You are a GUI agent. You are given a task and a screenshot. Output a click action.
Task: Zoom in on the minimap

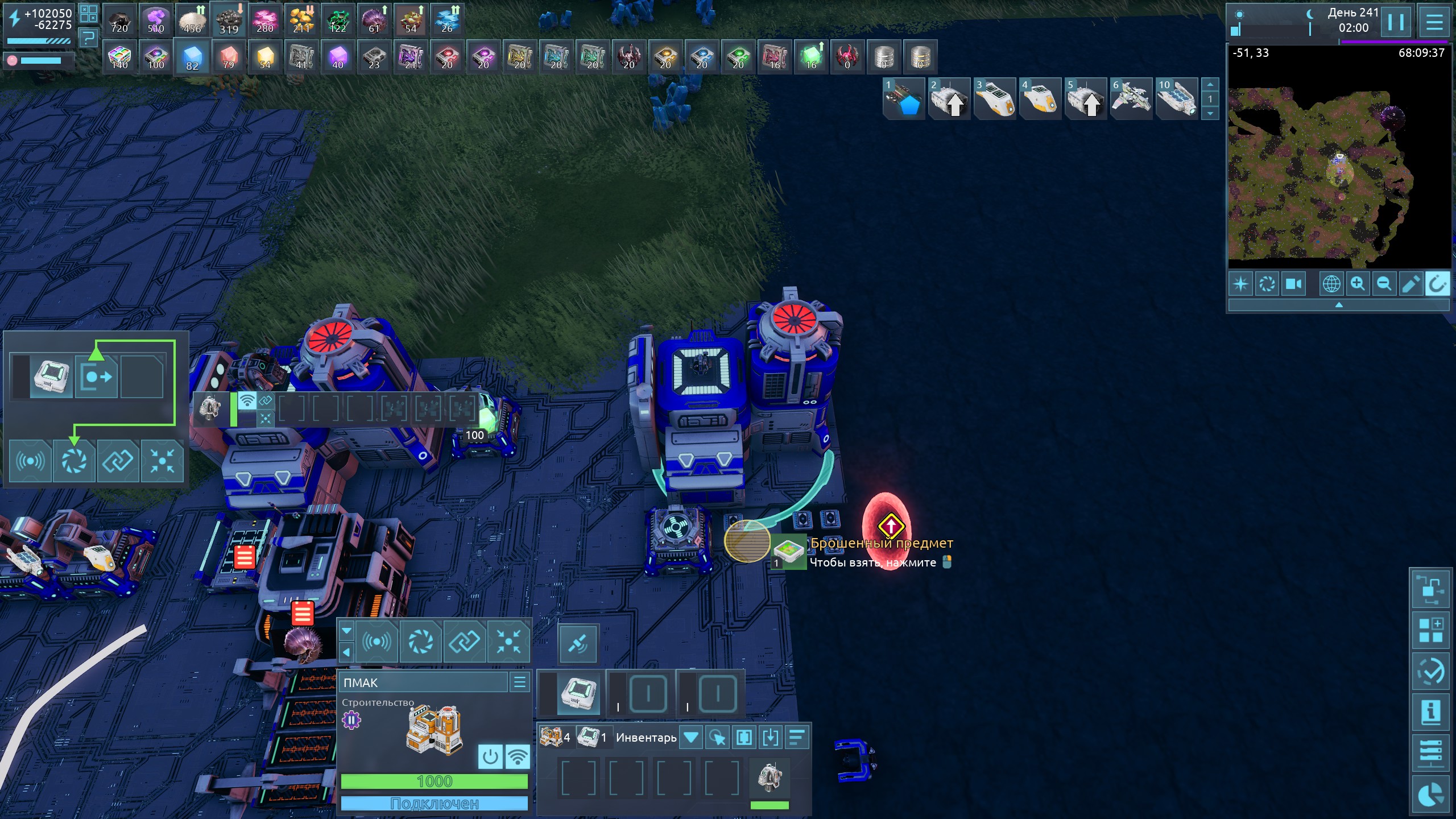1358,283
